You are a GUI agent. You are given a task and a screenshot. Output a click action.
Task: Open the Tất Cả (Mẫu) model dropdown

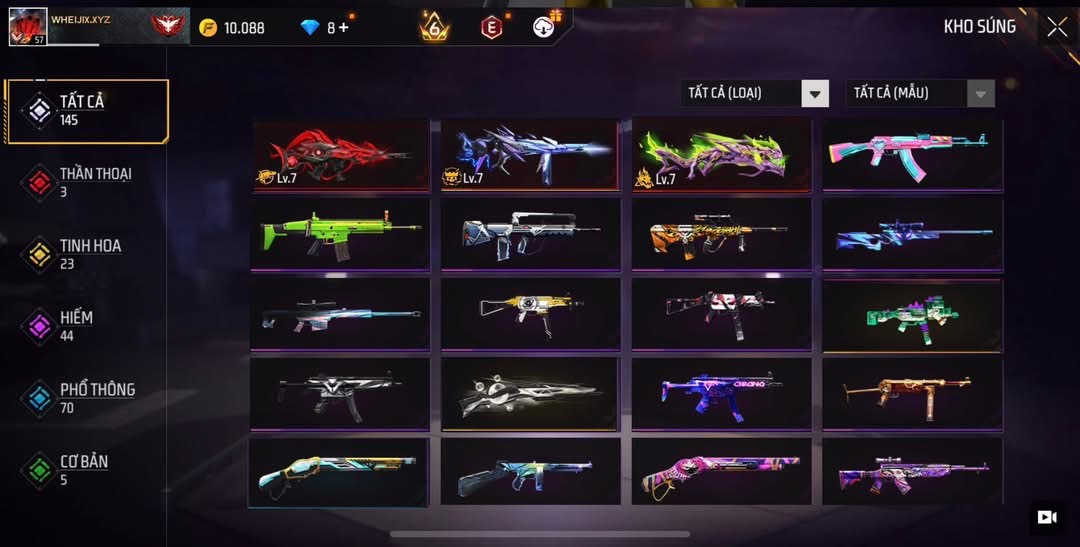pos(920,93)
